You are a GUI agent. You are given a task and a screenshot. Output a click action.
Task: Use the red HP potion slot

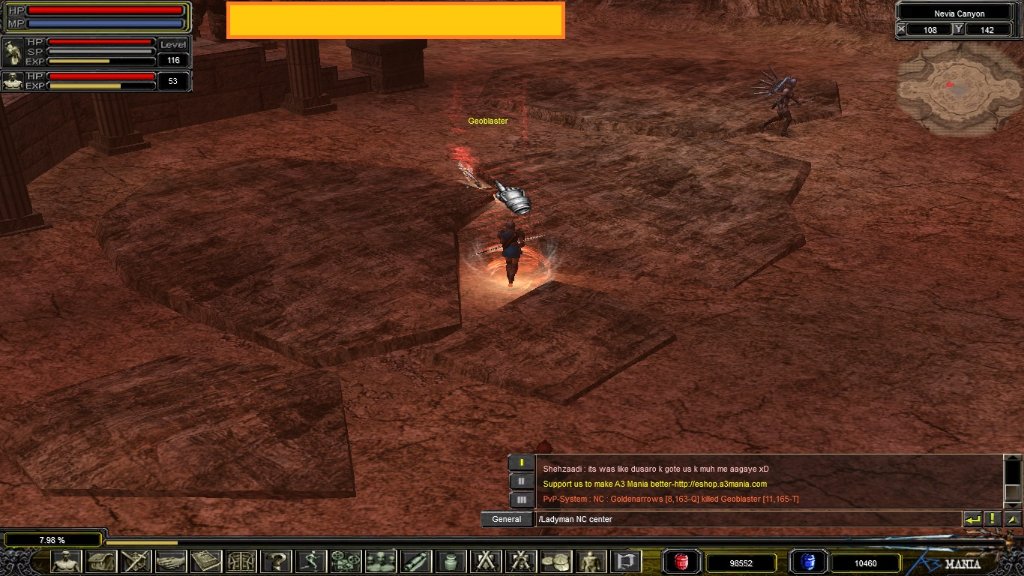click(683, 562)
